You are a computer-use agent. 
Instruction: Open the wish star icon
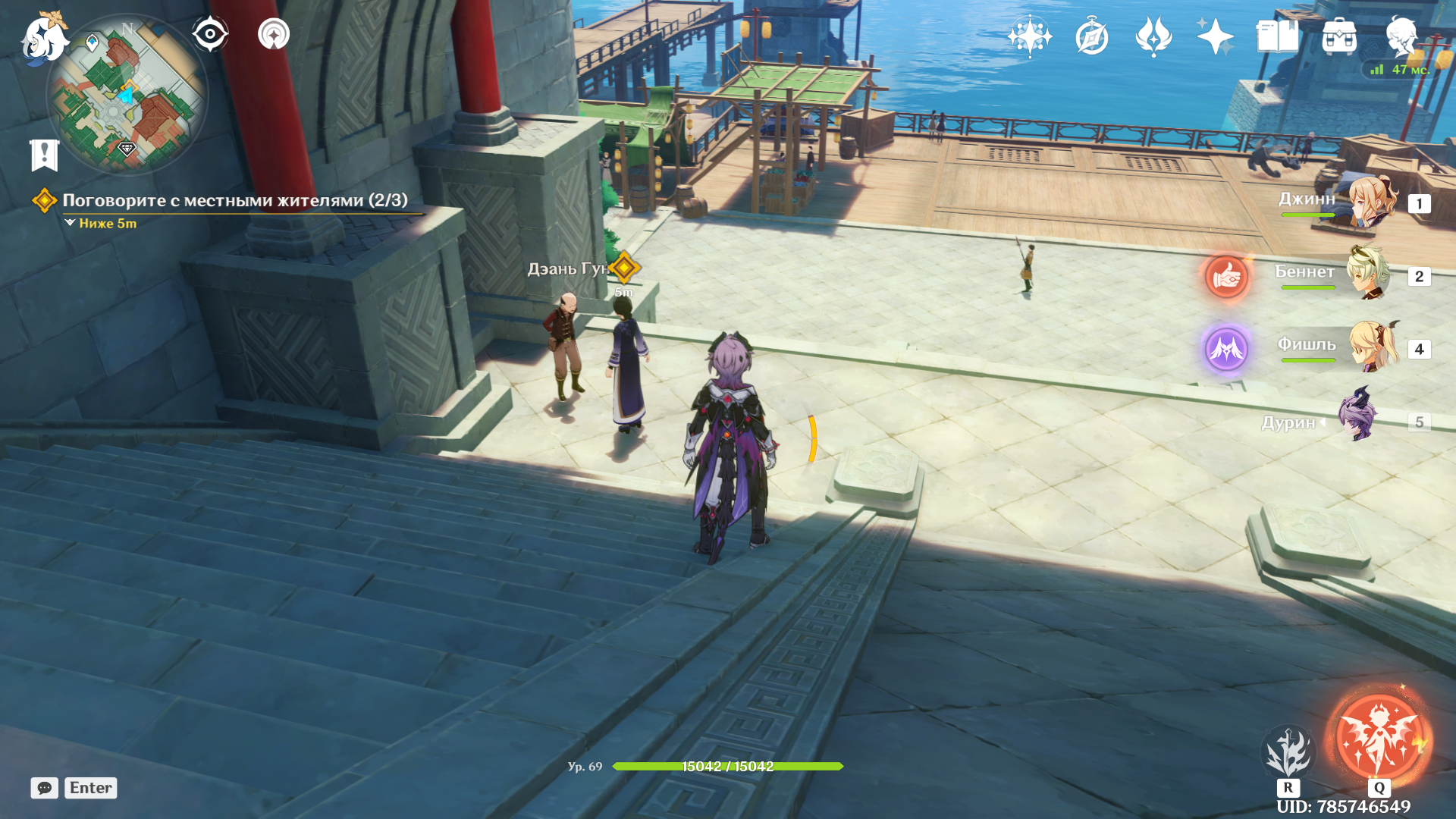1029,36
